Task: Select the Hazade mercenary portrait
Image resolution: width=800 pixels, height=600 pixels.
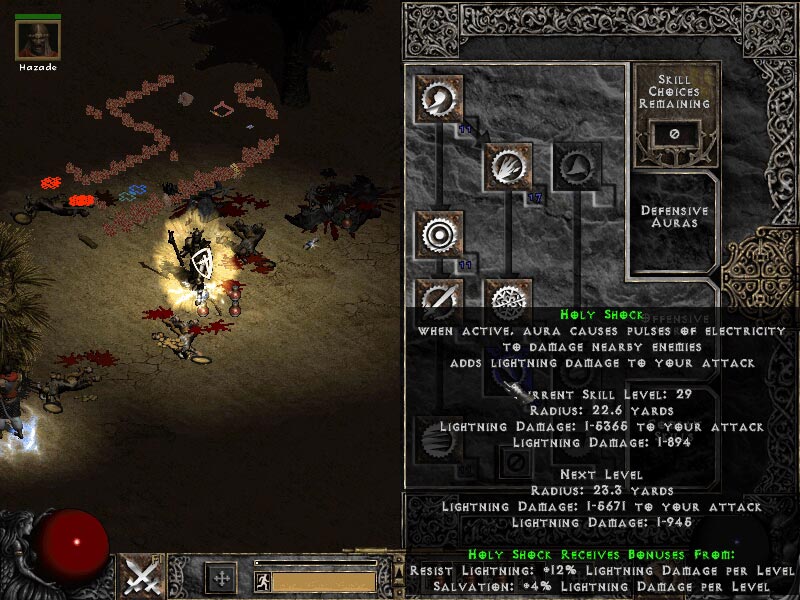Action: click(38, 39)
